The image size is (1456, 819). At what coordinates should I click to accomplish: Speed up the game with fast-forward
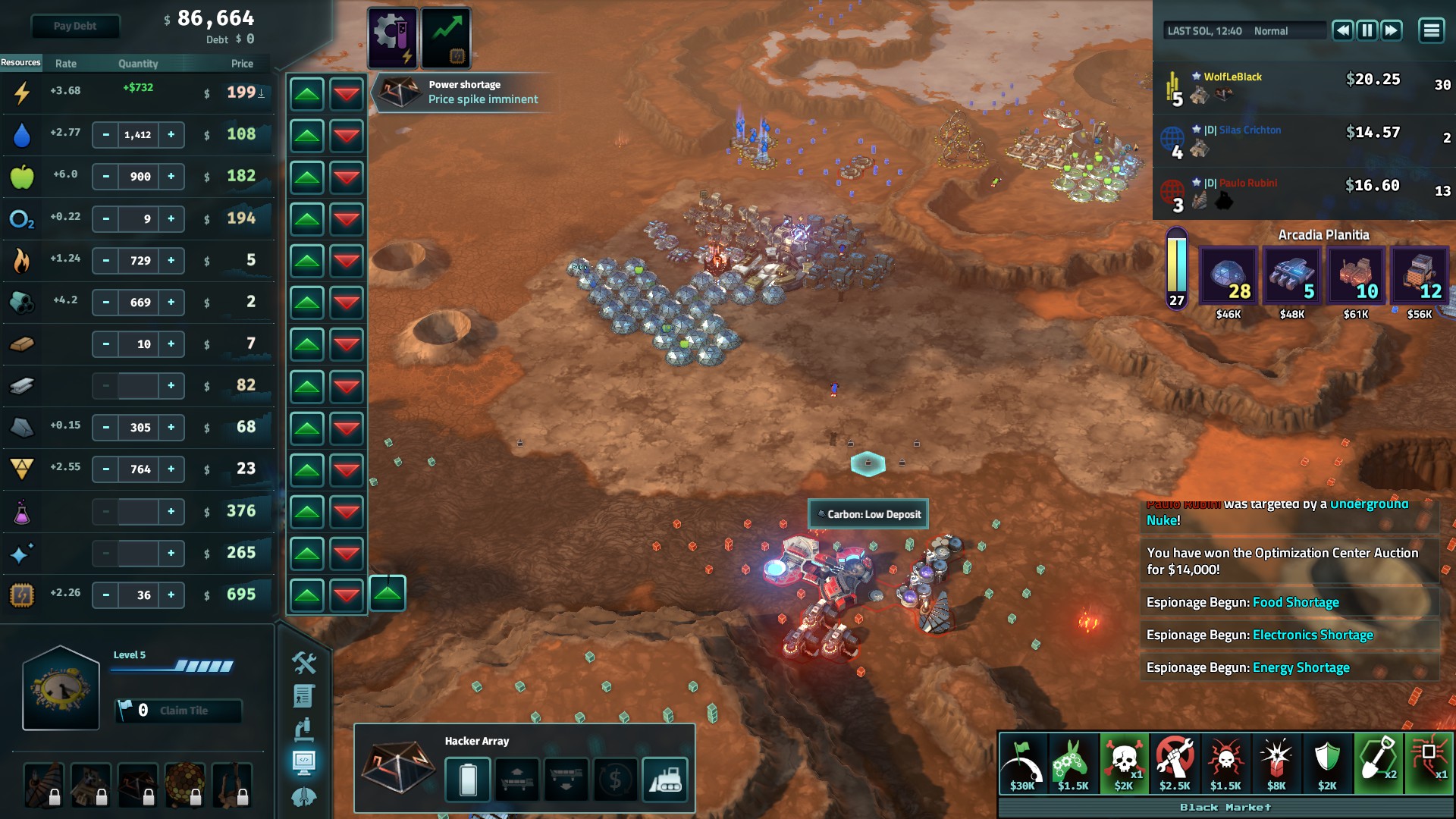click(x=1392, y=30)
